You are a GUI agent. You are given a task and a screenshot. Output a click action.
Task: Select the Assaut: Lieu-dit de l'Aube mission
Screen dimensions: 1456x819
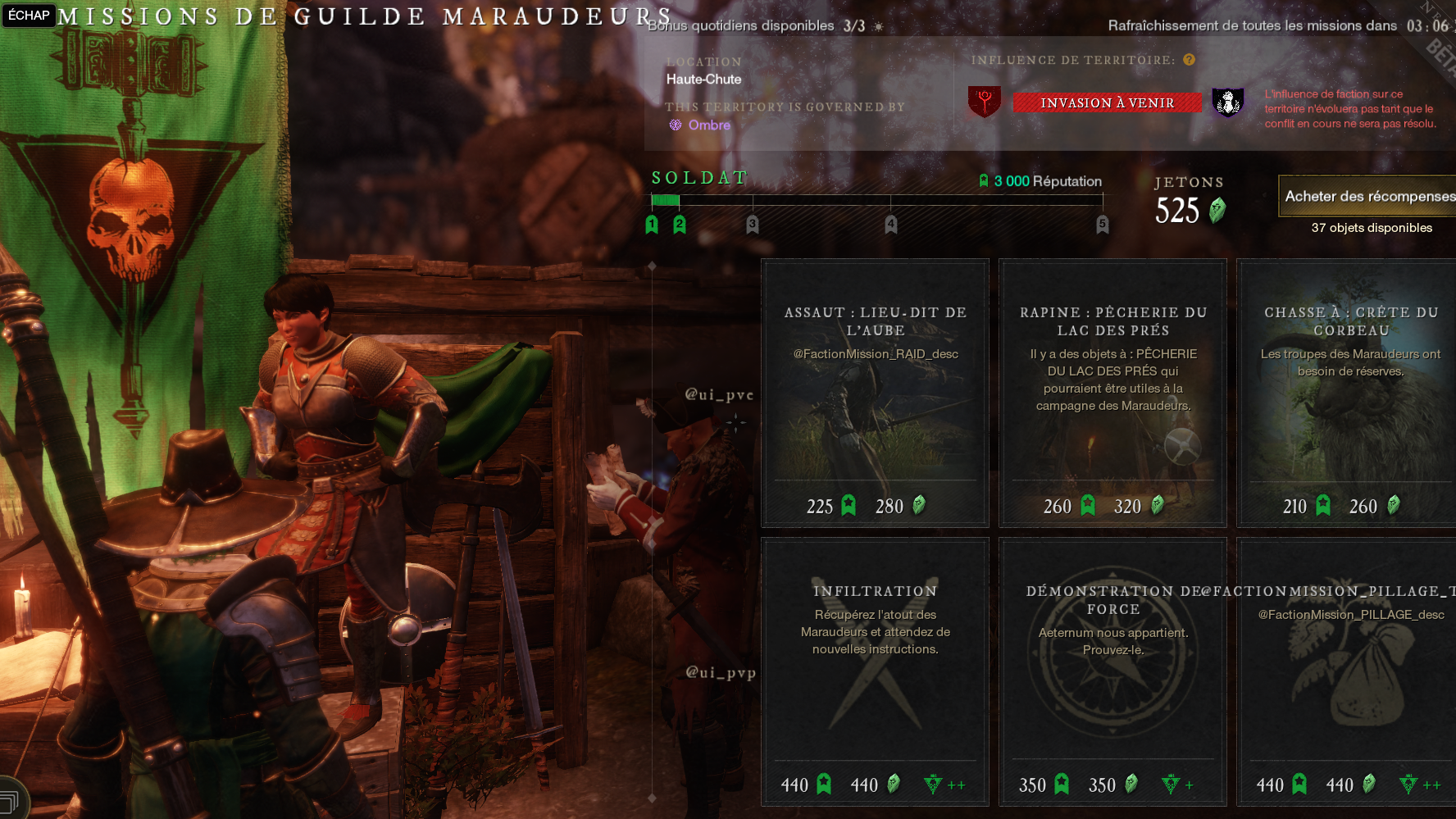[874, 393]
